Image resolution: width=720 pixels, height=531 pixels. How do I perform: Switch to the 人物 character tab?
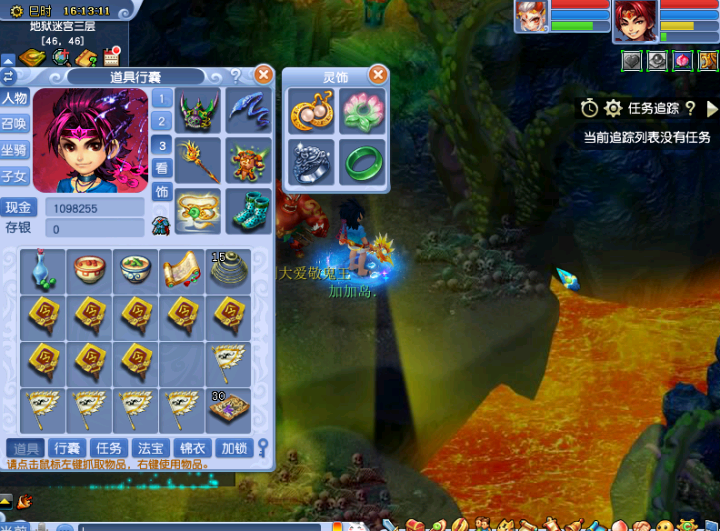14,98
